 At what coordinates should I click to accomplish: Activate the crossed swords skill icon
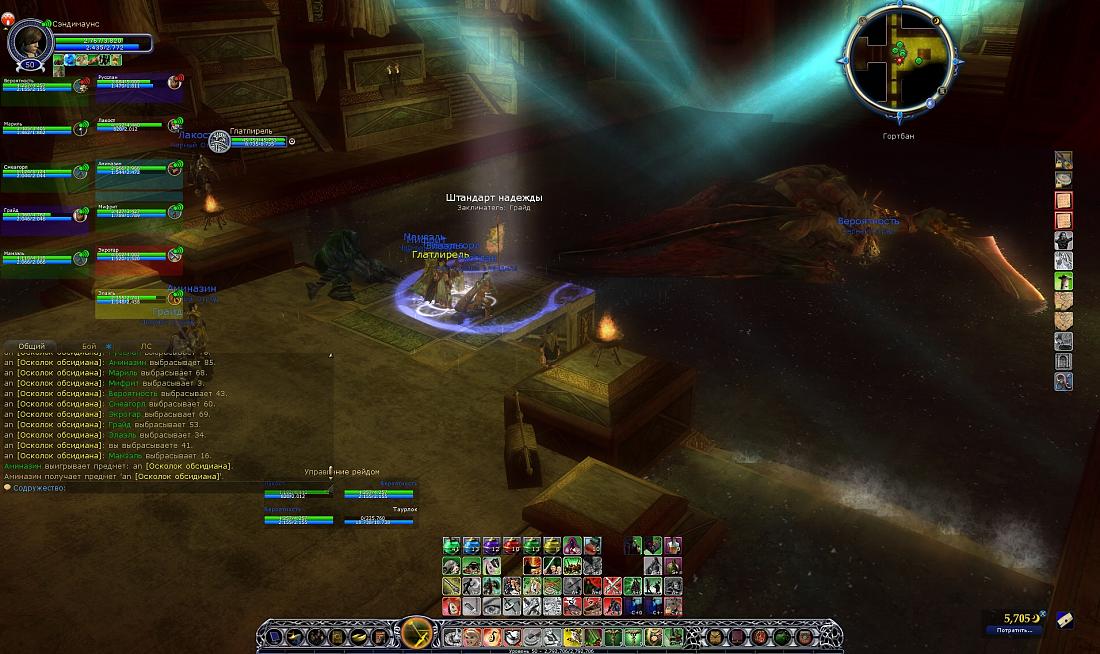[612, 586]
